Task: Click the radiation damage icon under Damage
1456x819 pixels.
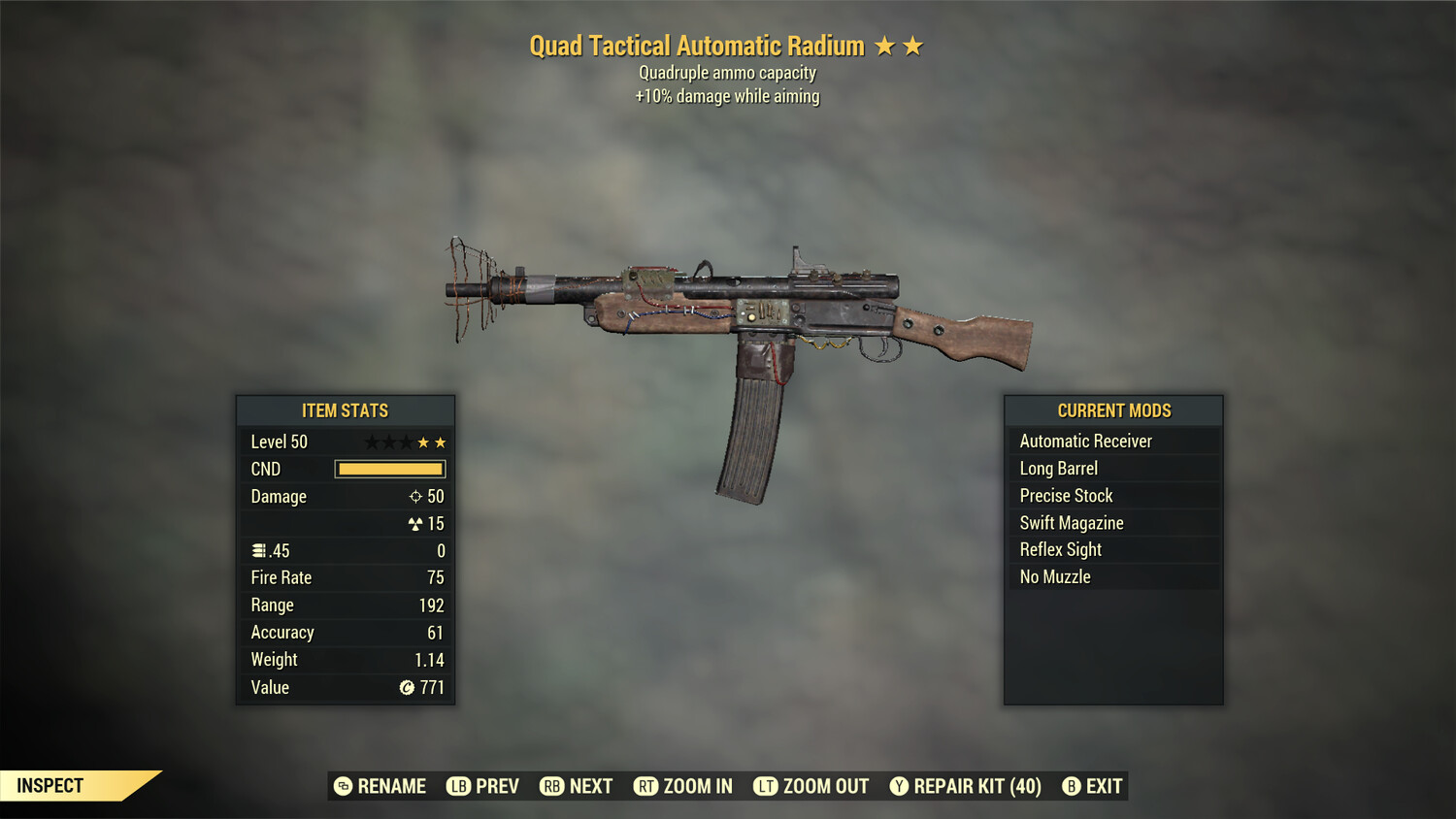Action: (415, 523)
